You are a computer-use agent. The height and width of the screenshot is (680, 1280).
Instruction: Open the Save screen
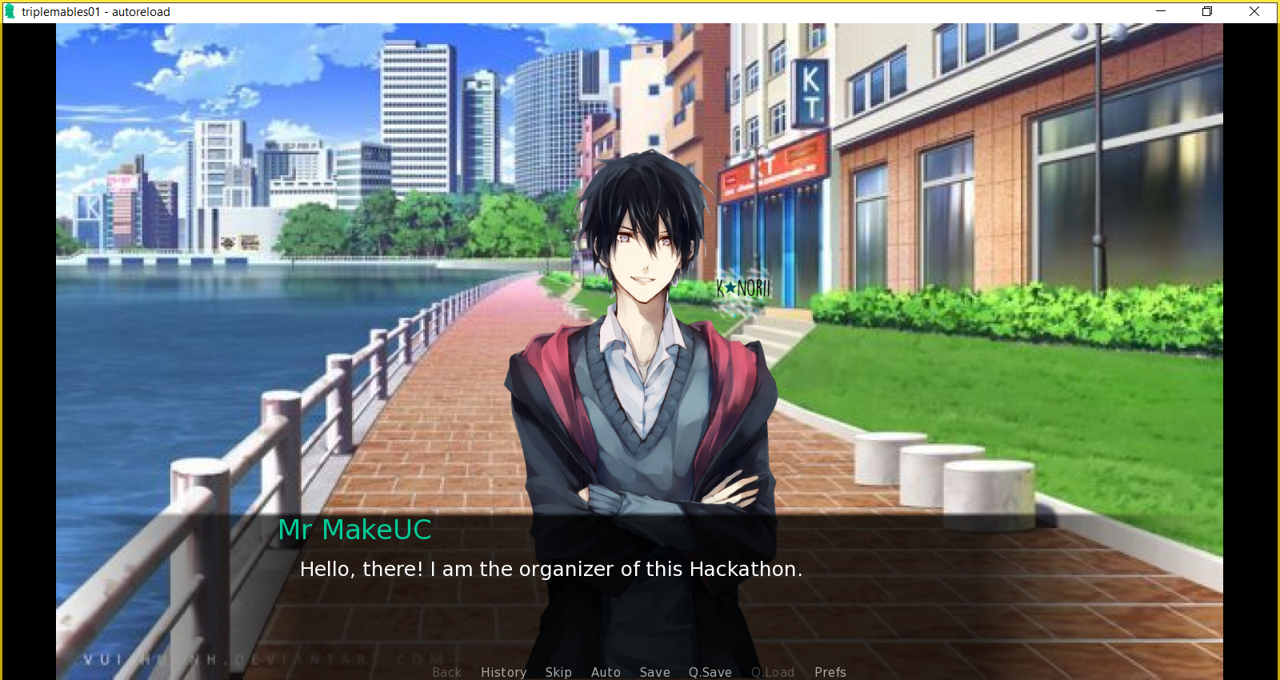coord(655,672)
